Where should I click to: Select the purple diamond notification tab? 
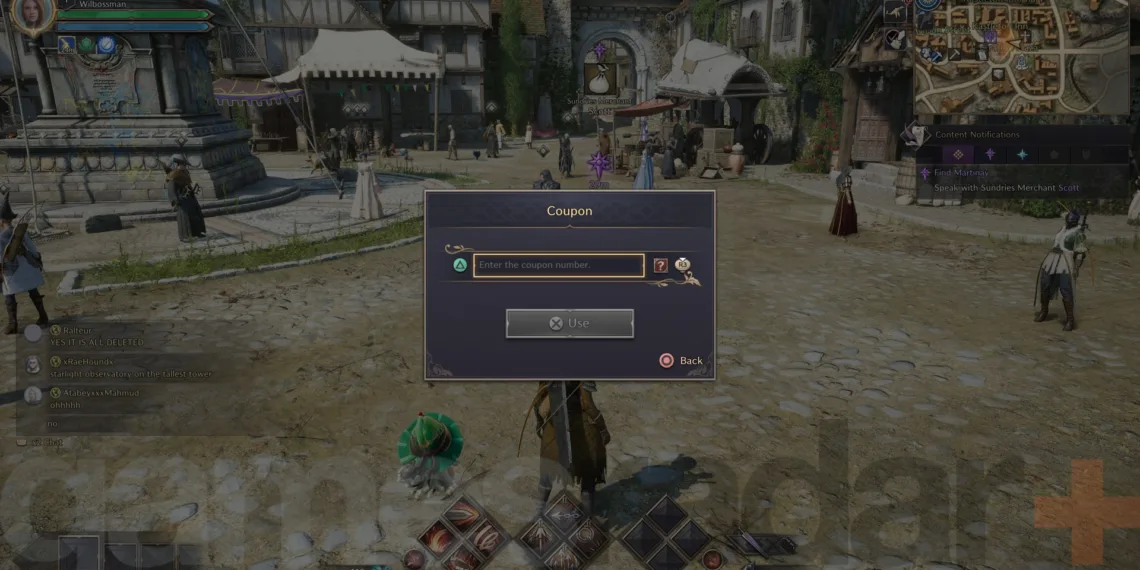957,154
